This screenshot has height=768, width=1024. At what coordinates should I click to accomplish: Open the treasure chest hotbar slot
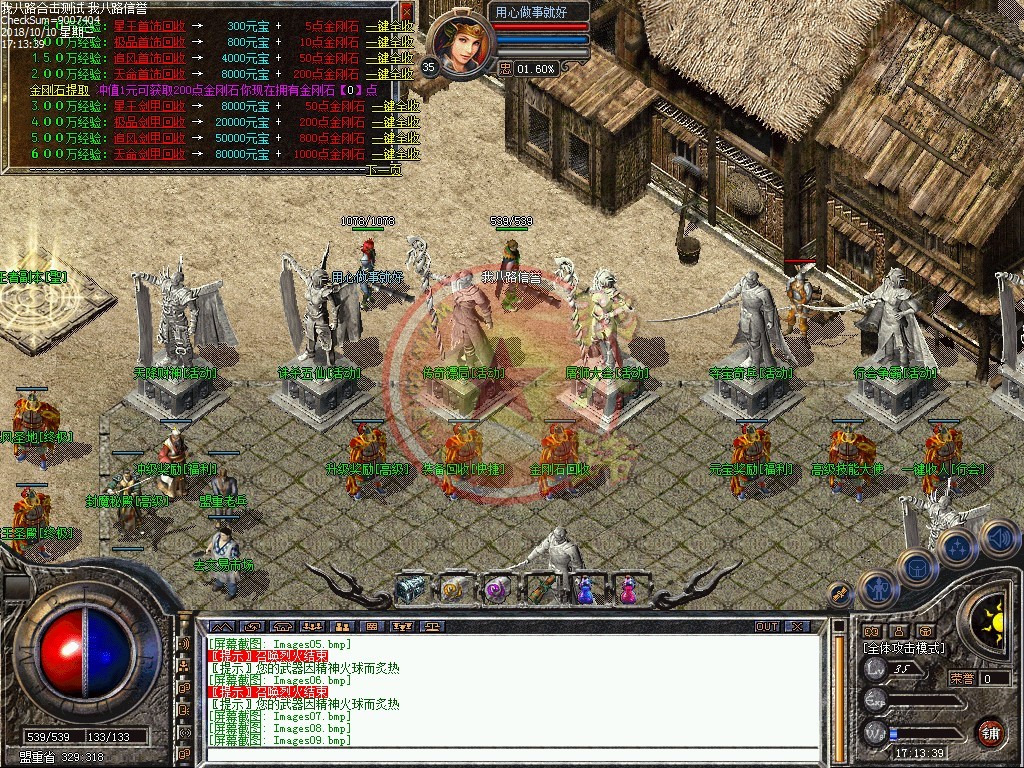(x=411, y=590)
